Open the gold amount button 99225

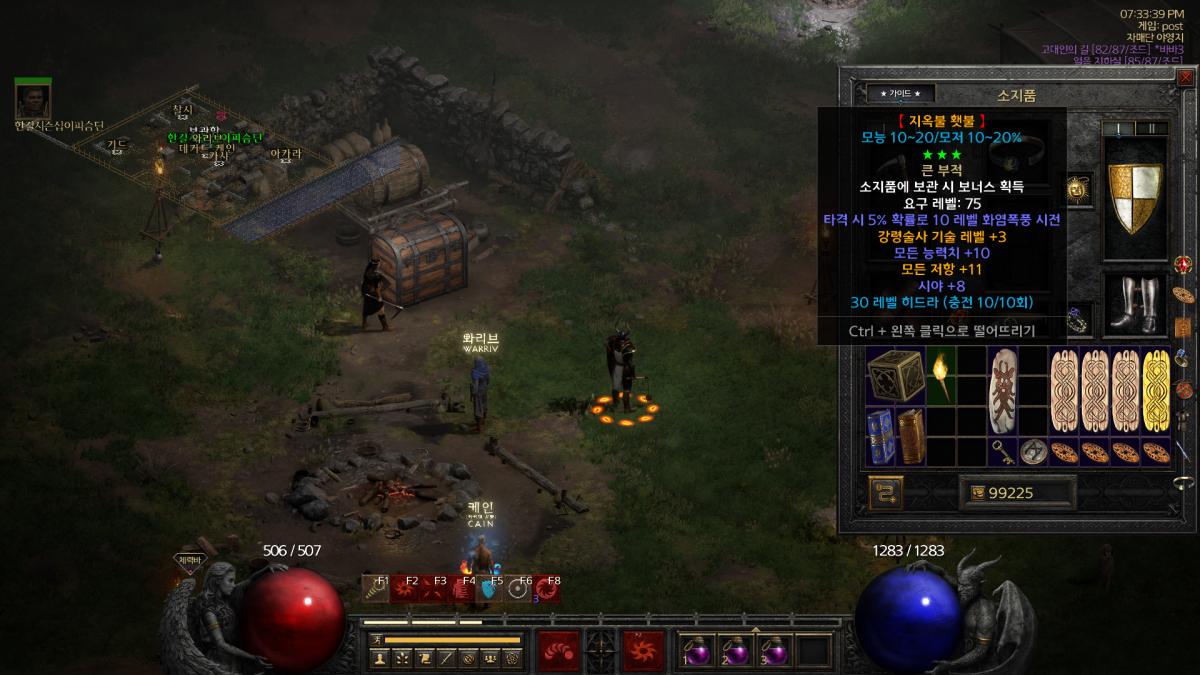(x=1017, y=492)
